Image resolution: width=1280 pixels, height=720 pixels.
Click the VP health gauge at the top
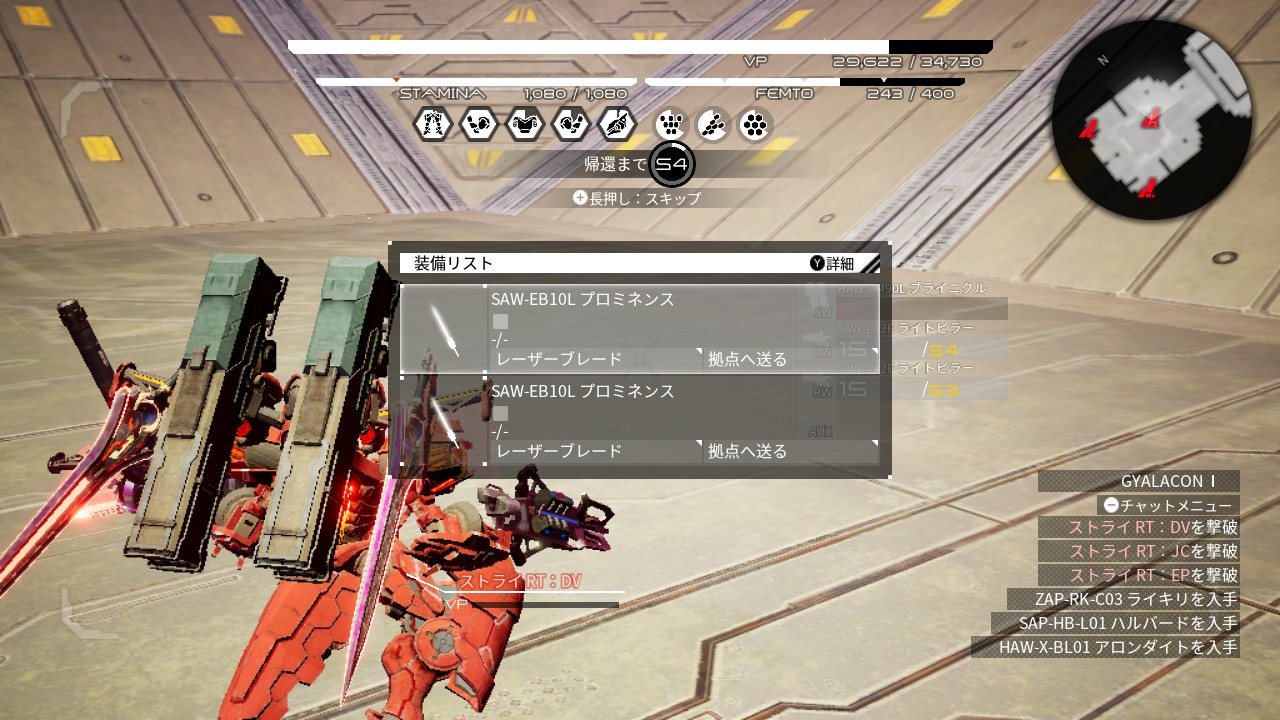point(640,45)
